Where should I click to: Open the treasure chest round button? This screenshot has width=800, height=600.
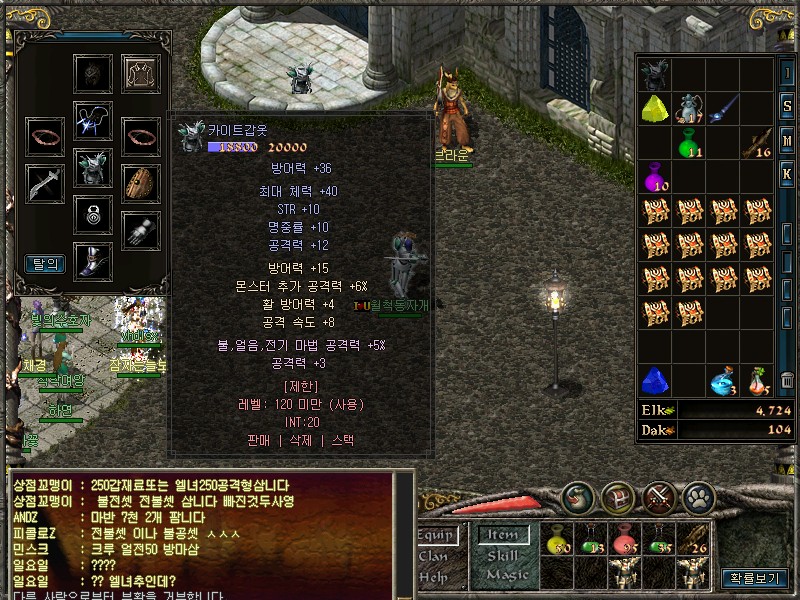pos(616,497)
